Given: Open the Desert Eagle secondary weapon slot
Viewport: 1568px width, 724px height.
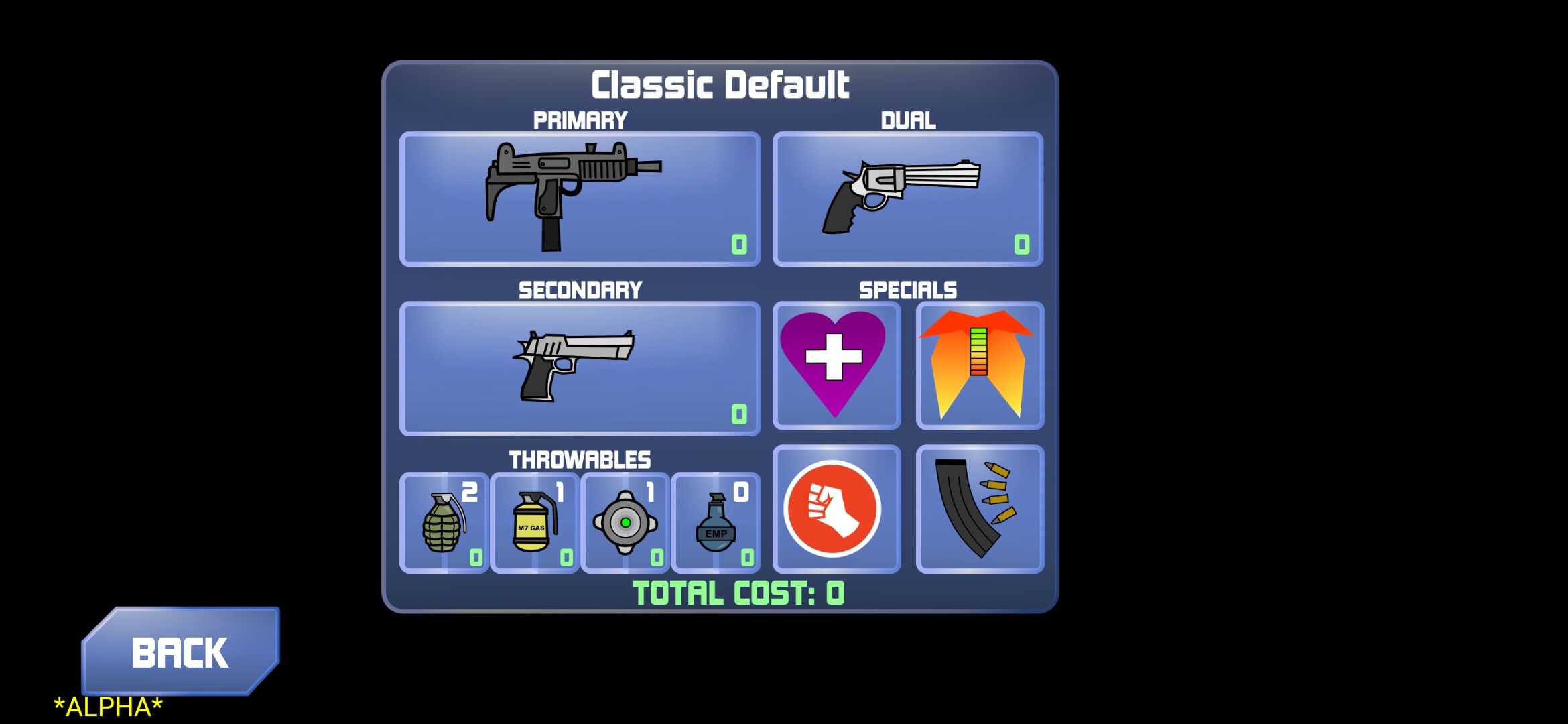Looking at the screenshot, I should (x=580, y=369).
